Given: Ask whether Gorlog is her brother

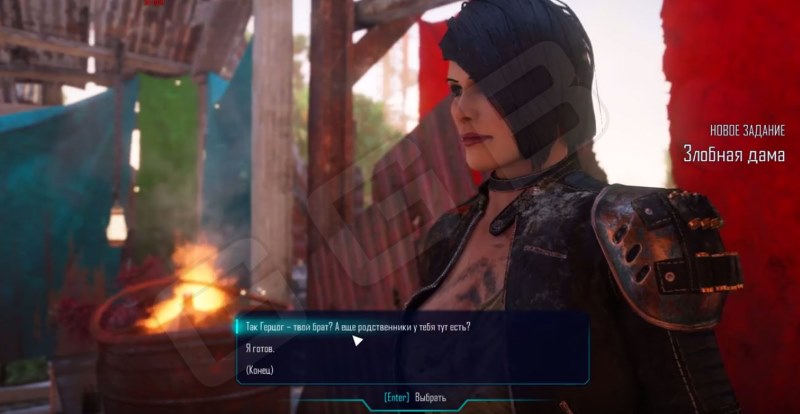Looking at the screenshot, I should (x=358, y=327).
